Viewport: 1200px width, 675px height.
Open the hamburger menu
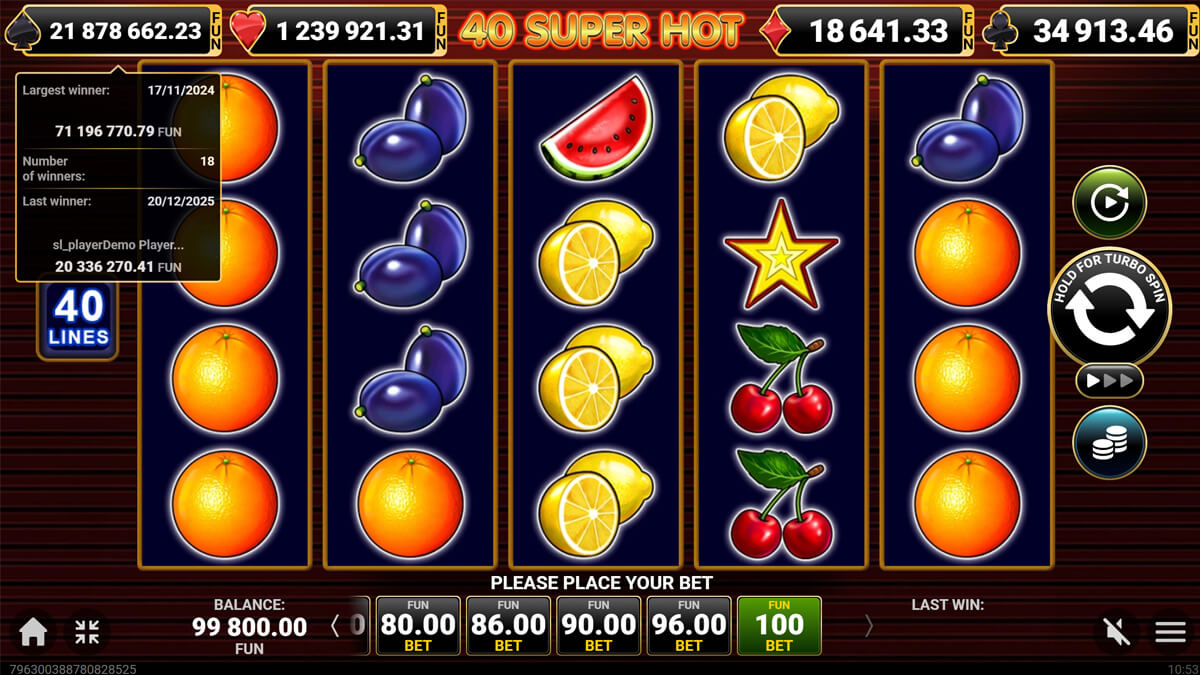tap(1170, 631)
